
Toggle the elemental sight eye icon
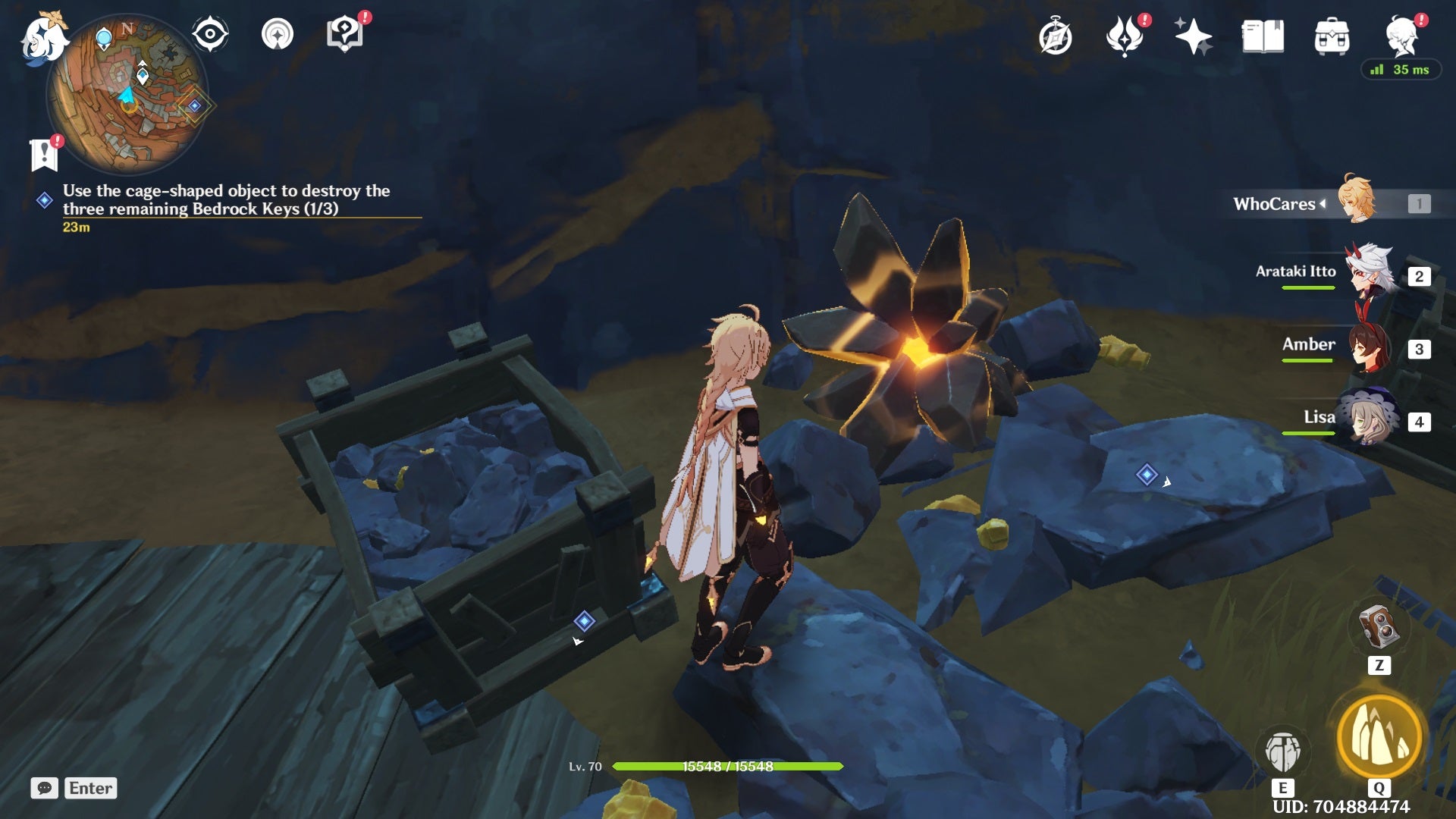point(210,34)
